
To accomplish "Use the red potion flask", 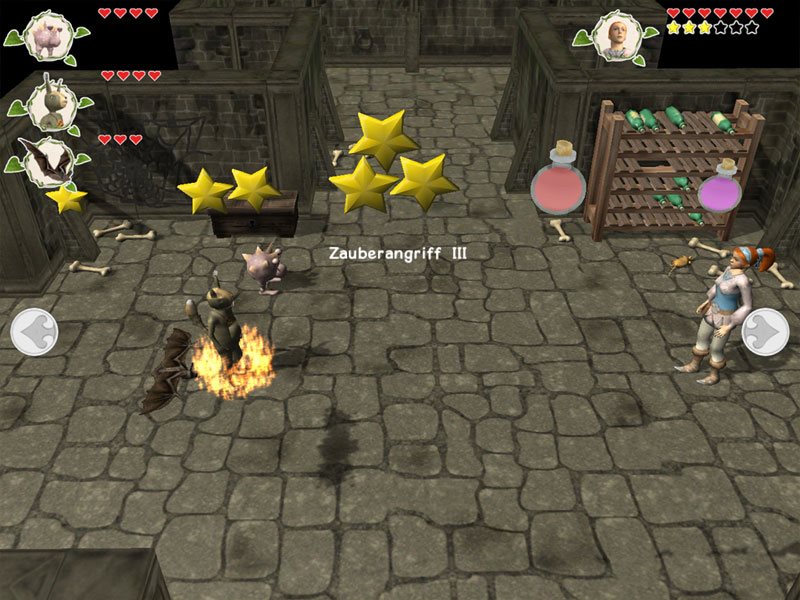I will pyautogui.click(x=557, y=180).
